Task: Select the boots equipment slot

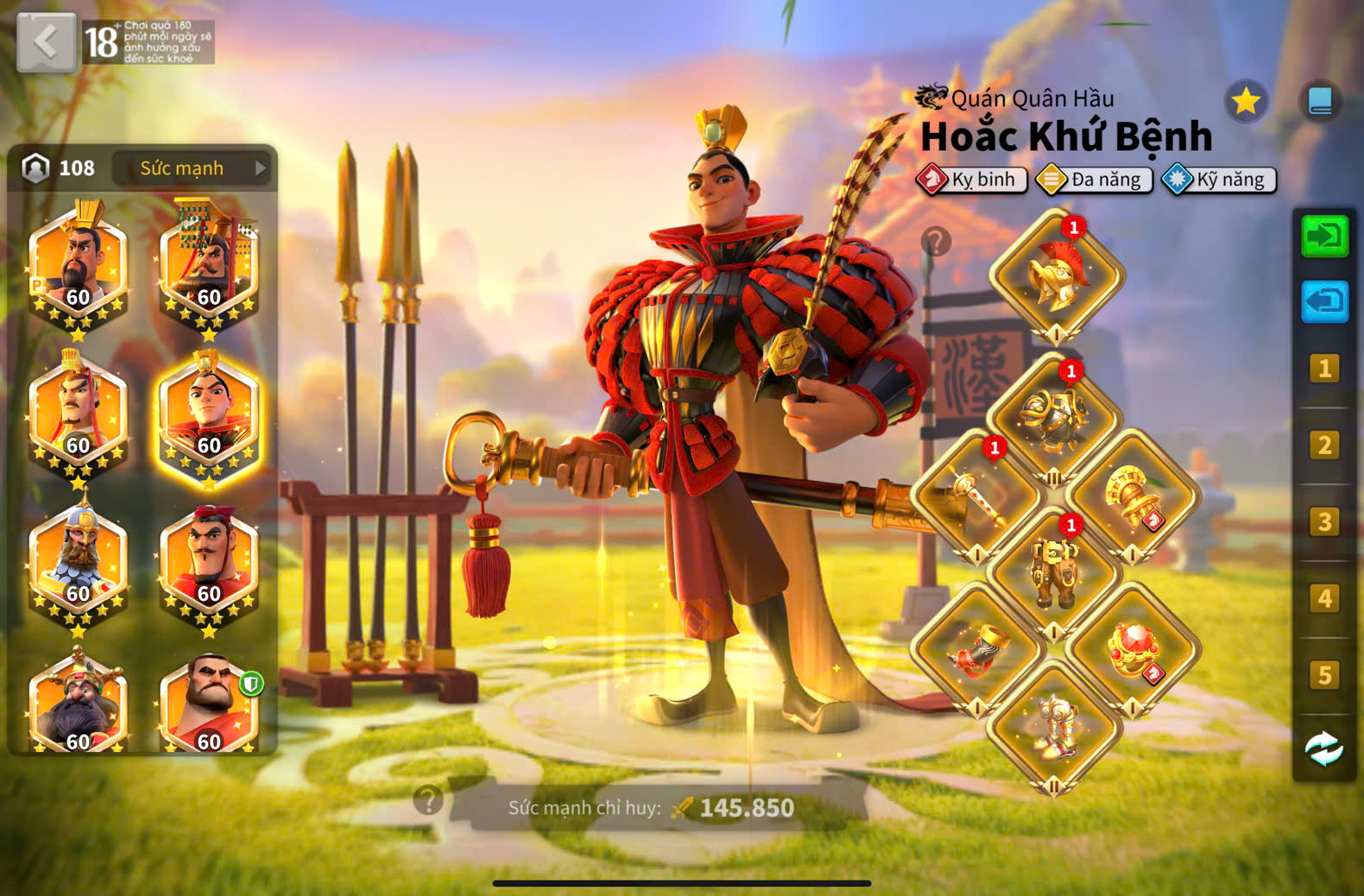Action: [1054, 727]
